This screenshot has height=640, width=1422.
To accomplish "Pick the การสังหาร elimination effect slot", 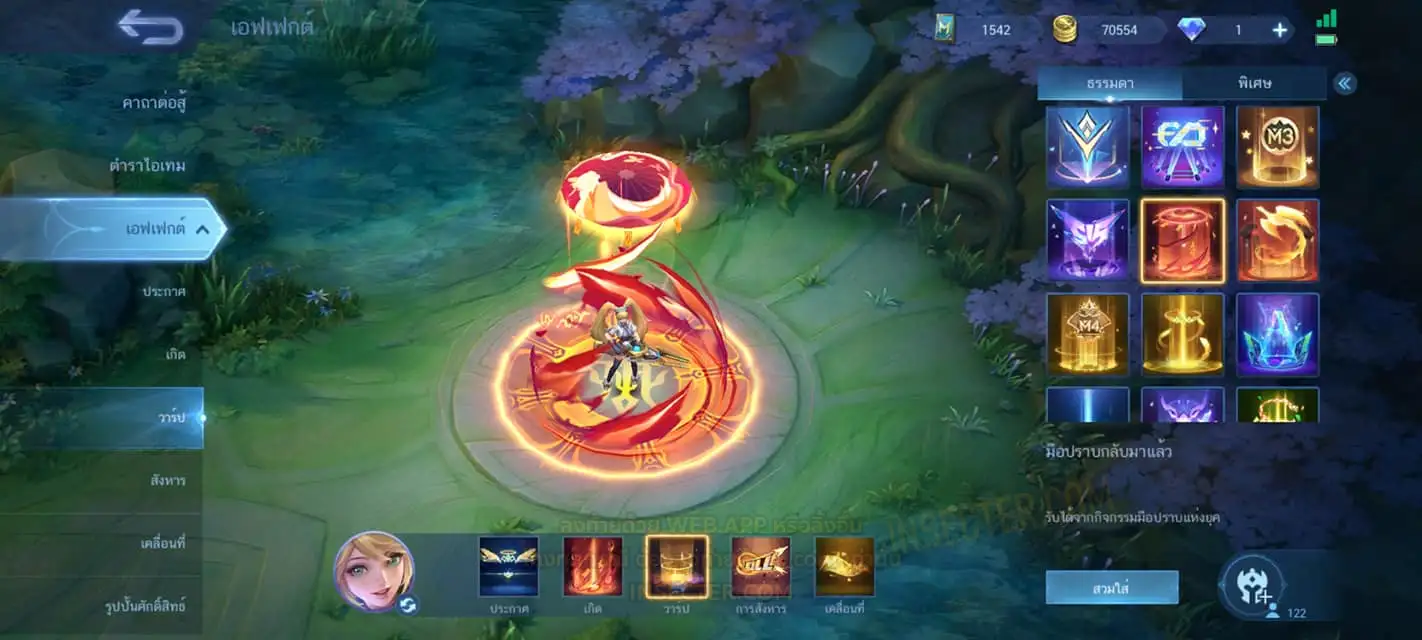I will (760, 568).
